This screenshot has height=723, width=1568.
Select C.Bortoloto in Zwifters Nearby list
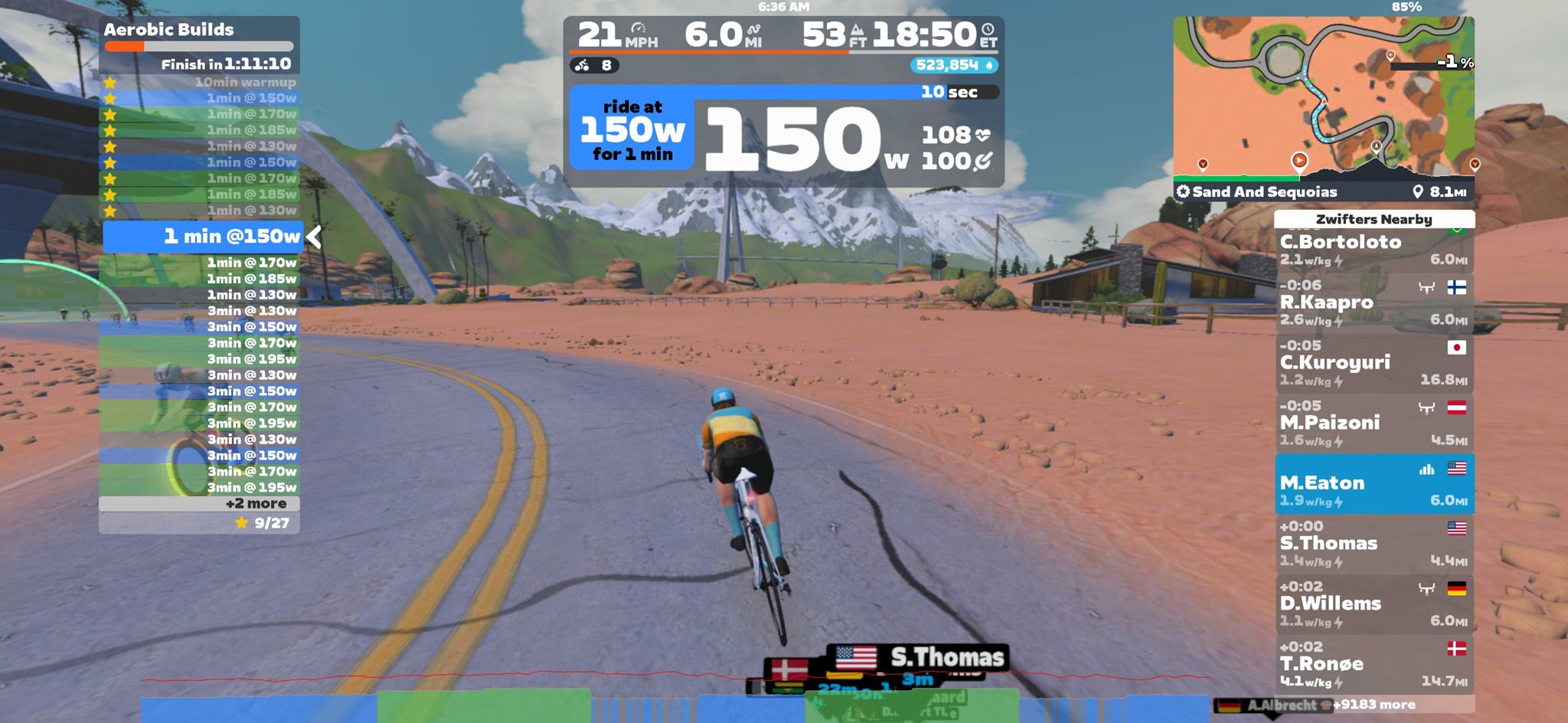pos(1374,249)
